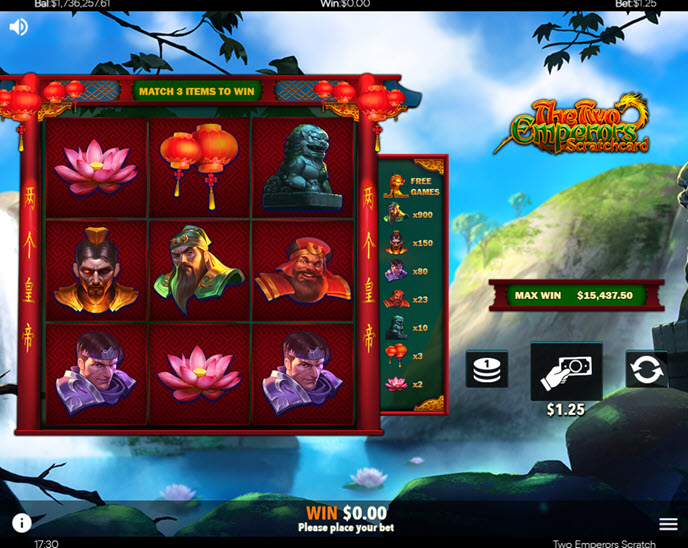This screenshot has height=548, width=688.
Task: Open the info button
Action: click(x=21, y=522)
